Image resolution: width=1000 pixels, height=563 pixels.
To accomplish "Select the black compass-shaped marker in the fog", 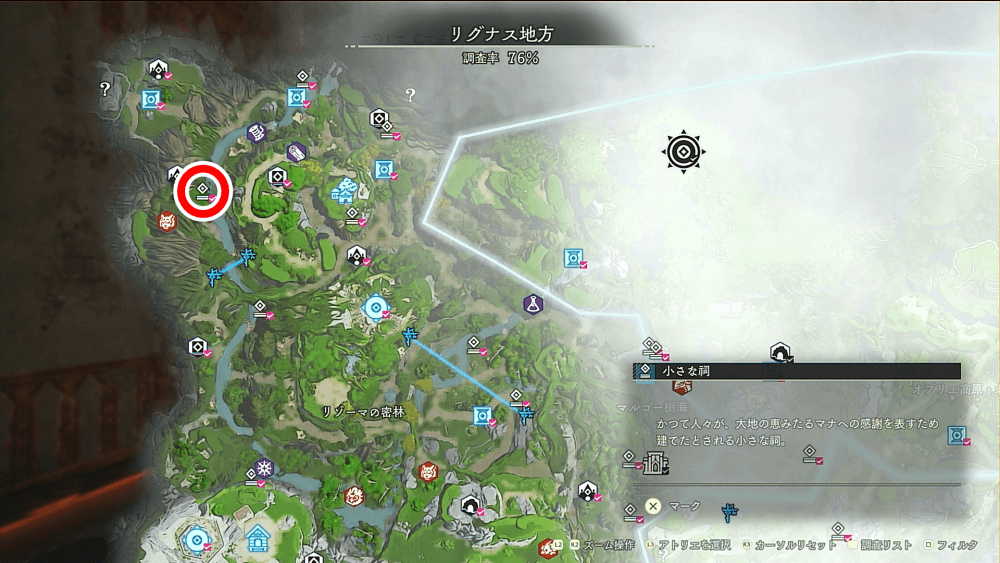I will [x=684, y=152].
